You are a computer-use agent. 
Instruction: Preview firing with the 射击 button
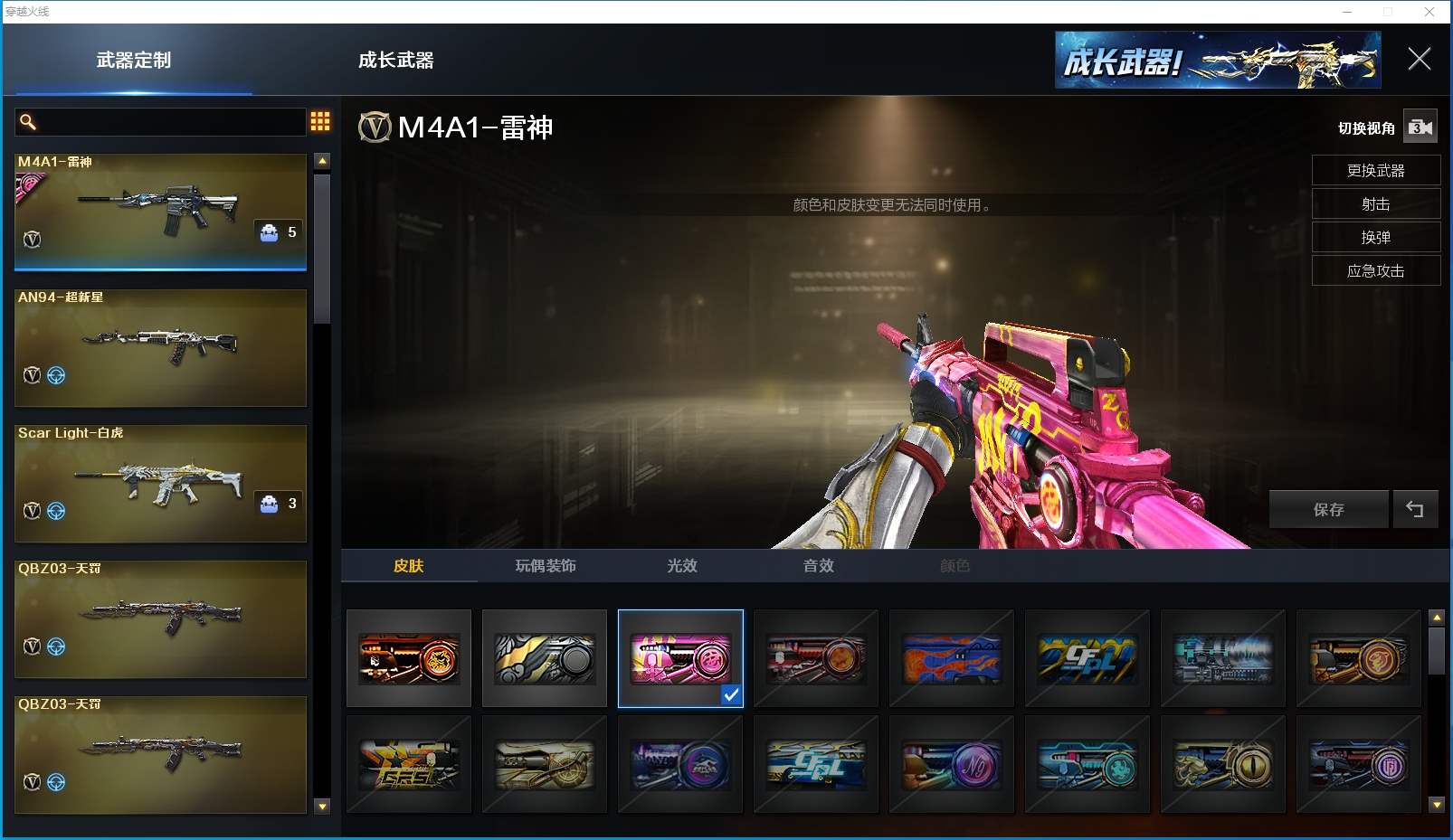(x=1375, y=204)
